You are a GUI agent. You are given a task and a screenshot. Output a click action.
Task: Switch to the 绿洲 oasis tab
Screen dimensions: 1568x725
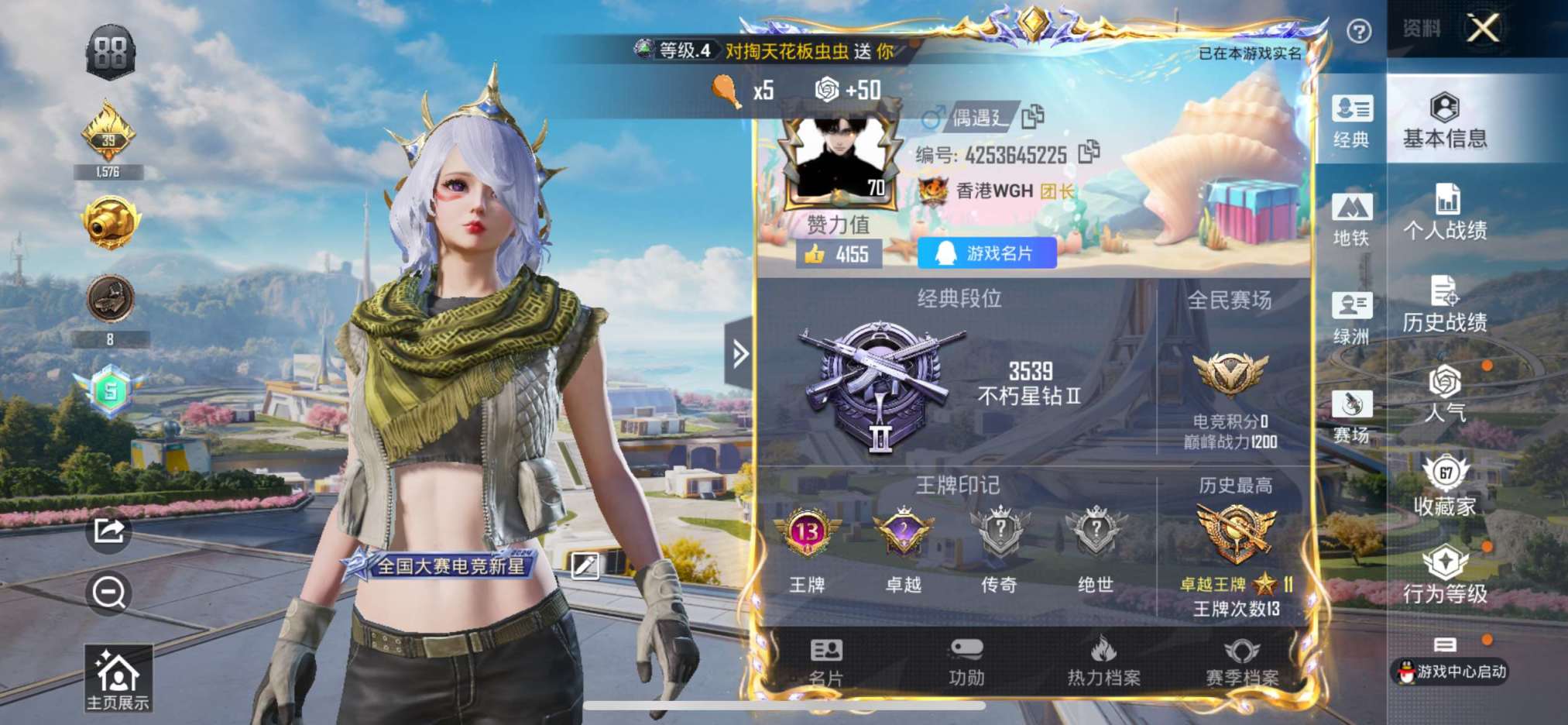1351,318
